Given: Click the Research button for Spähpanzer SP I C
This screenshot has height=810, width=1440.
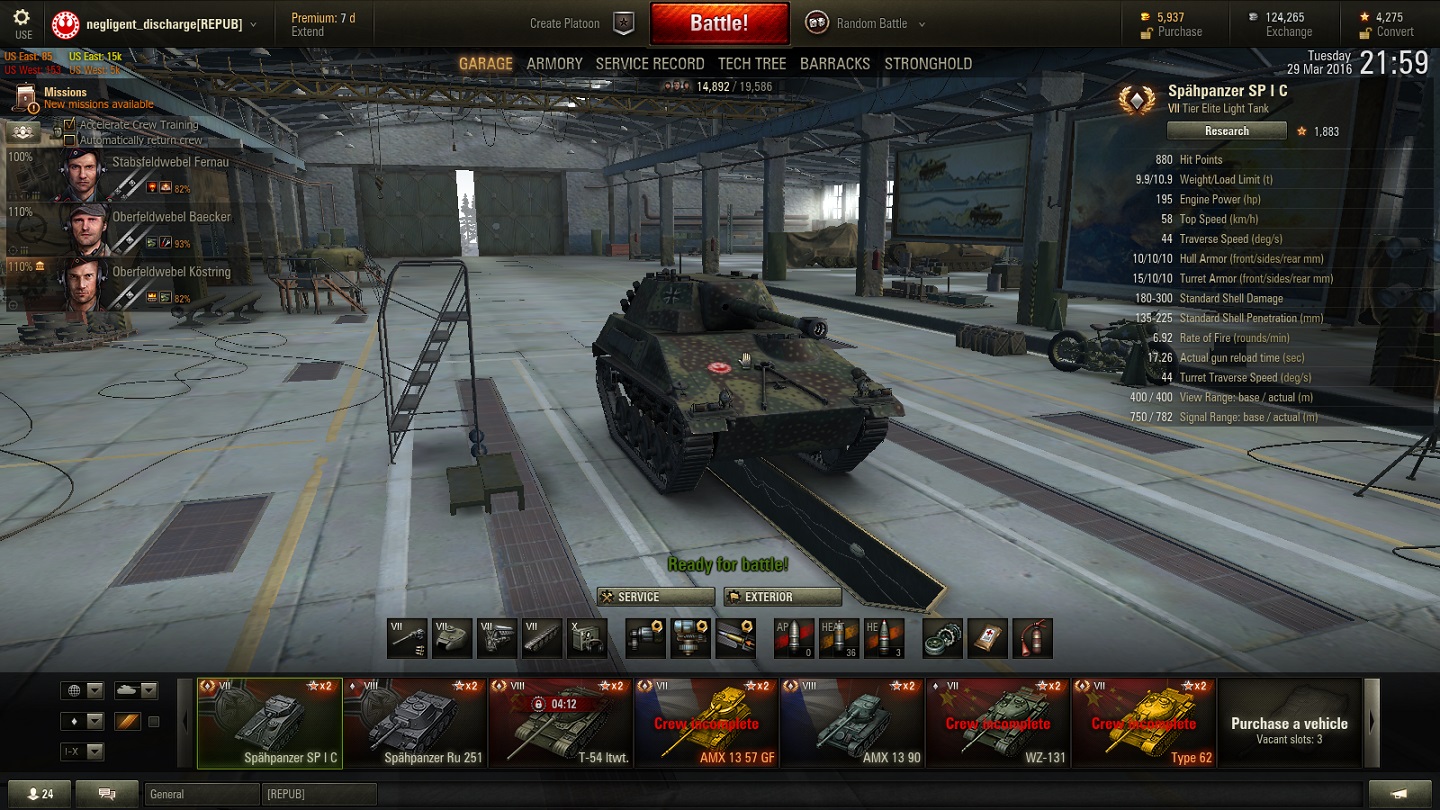Looking at the screenshot, I should [x=1226, y=131].
